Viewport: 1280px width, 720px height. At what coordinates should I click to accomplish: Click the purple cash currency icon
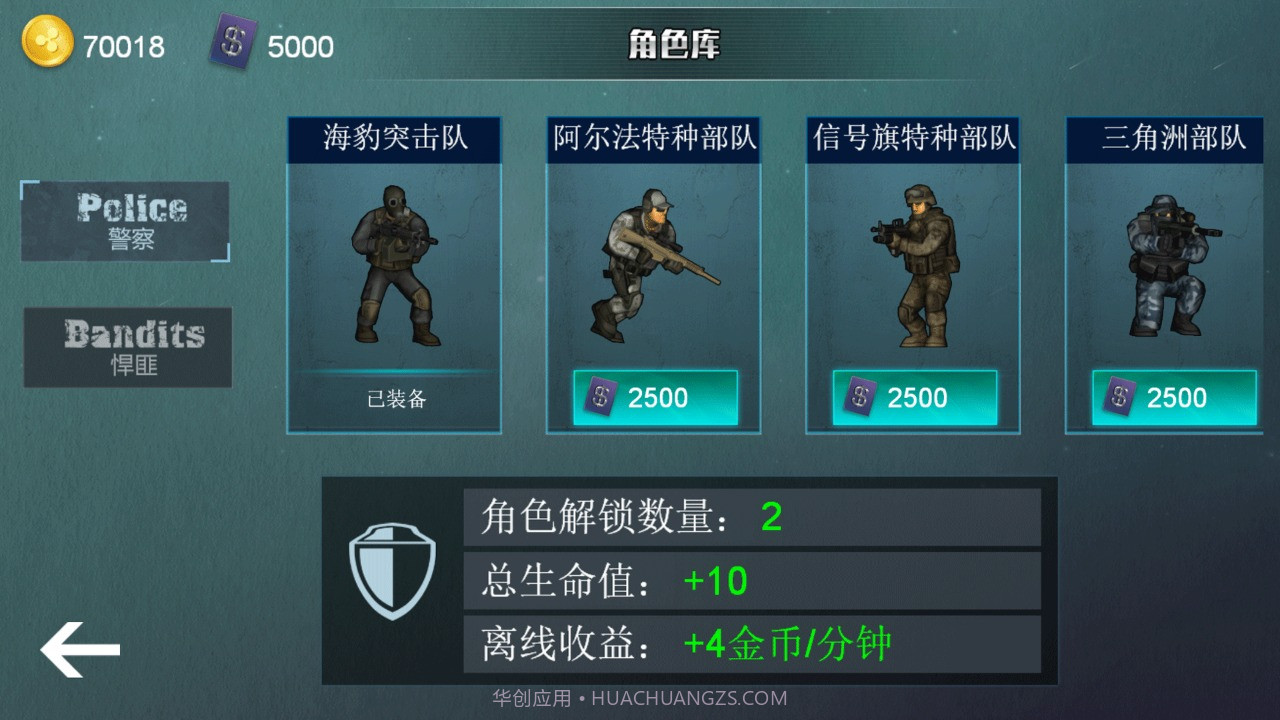(232, 42)
